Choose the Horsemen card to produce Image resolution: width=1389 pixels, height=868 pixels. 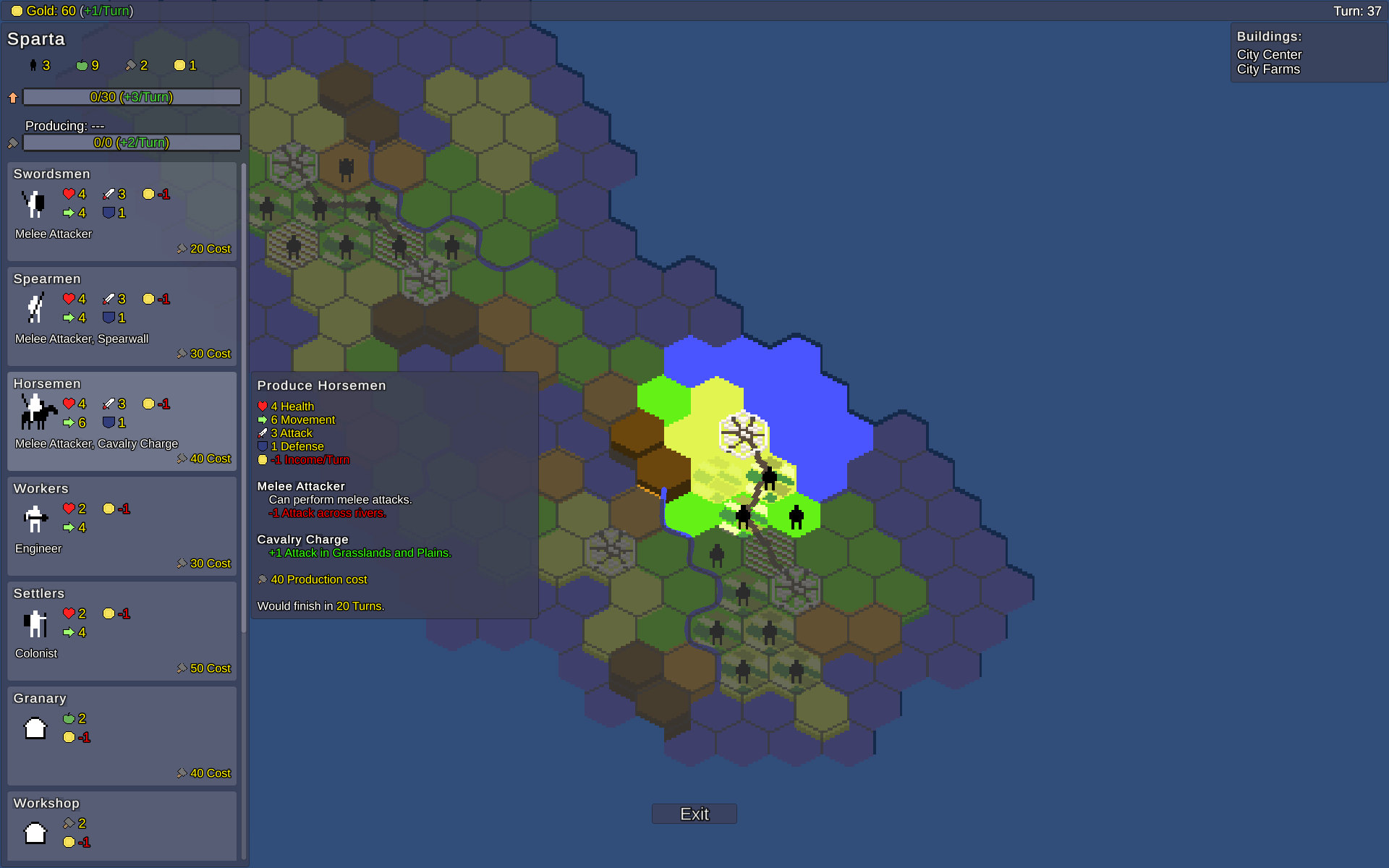point(122,421)
